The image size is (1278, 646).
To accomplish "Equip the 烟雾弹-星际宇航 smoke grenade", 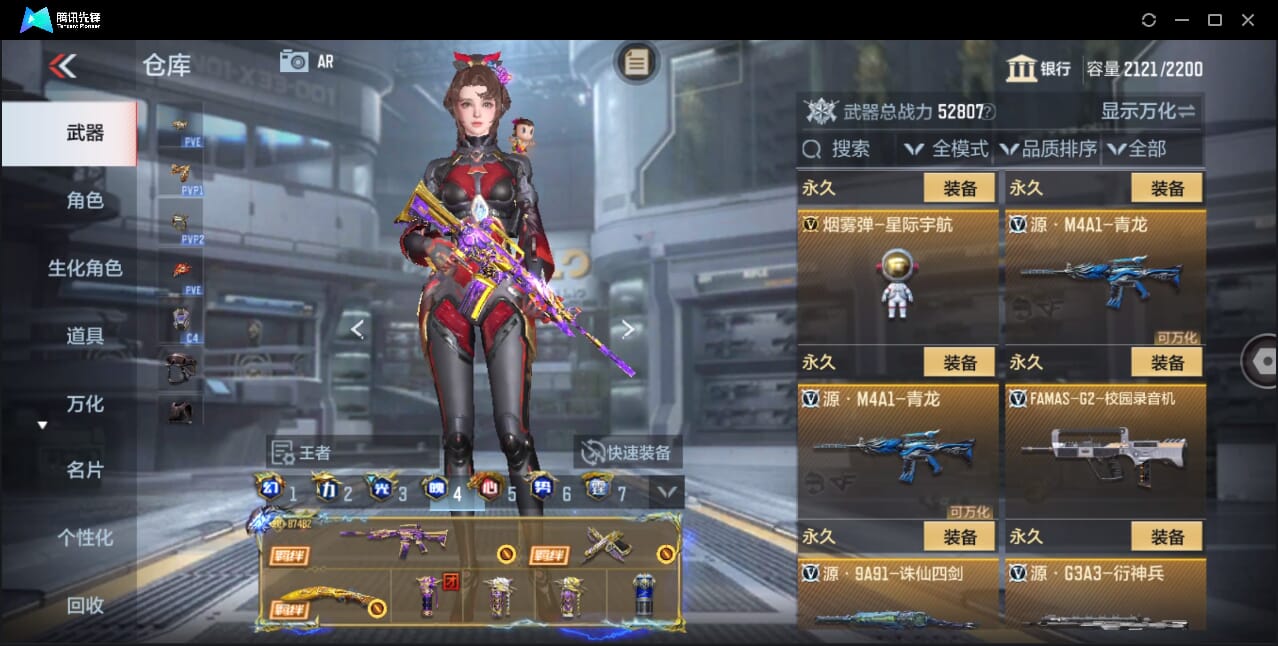I will [959, 188].
